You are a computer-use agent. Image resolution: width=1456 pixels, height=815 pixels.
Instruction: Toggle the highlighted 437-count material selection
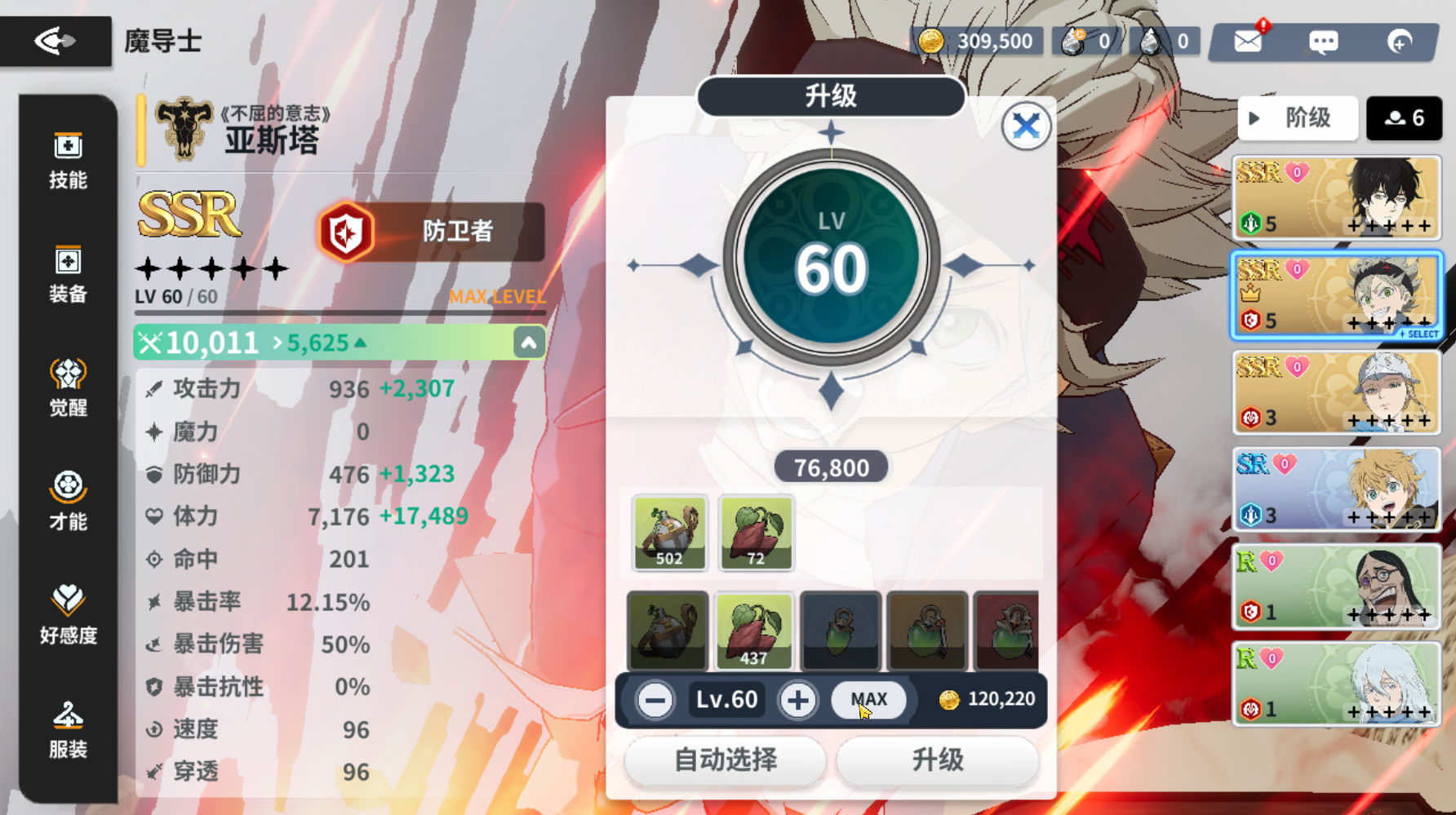754,631
